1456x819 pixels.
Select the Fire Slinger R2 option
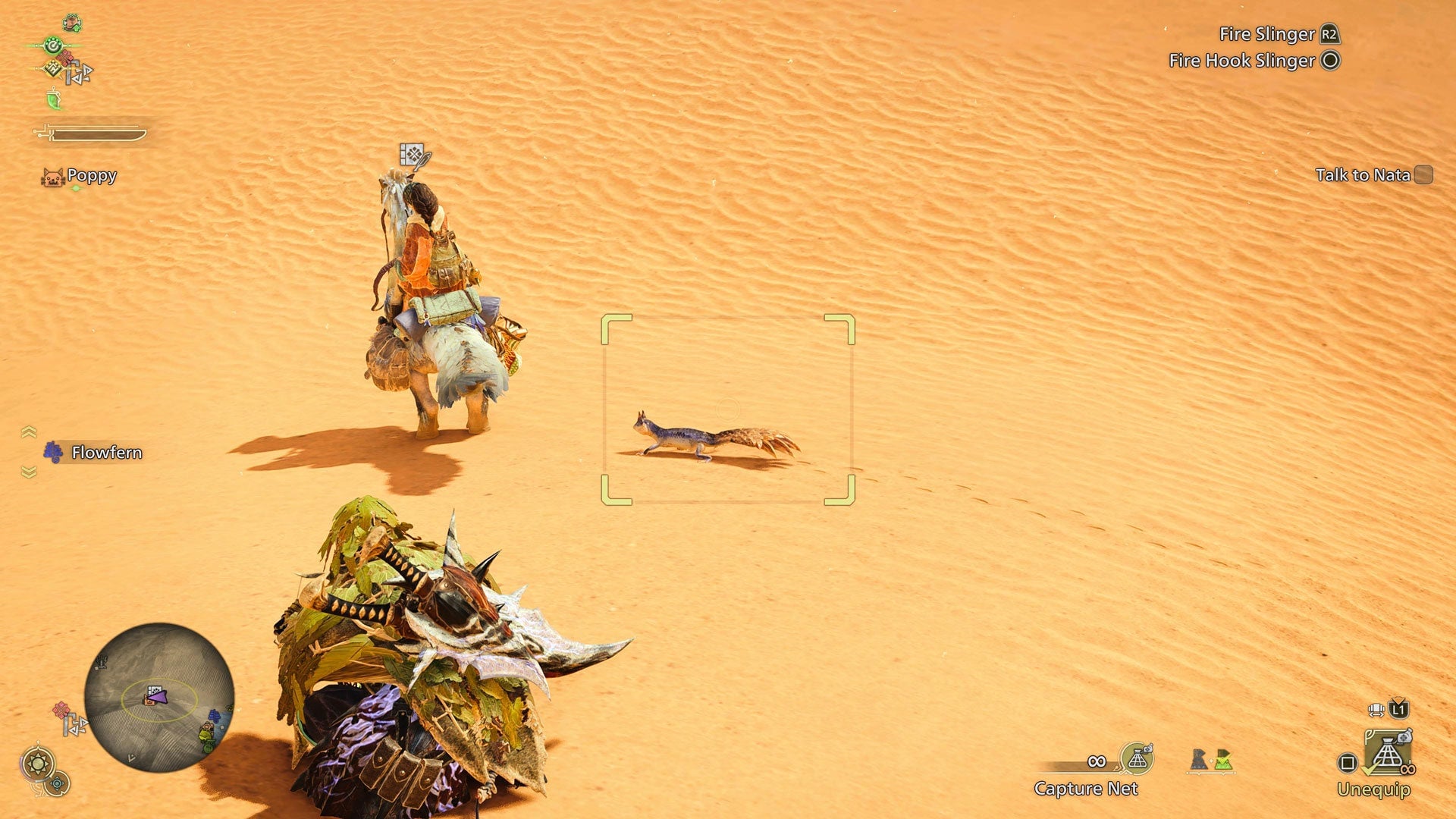[1282, 34]
